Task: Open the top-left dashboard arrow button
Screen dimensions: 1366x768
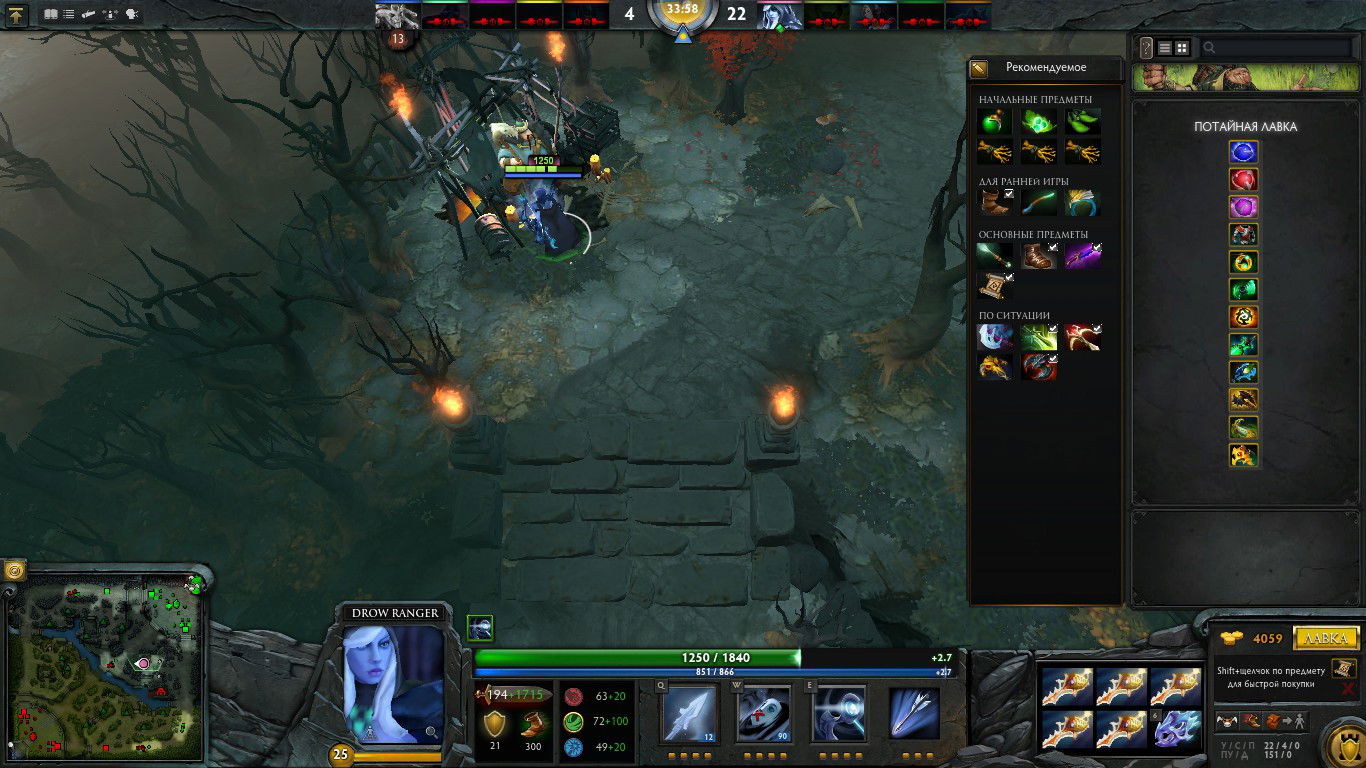Action: pyautogui.click(x=18, y=15)
